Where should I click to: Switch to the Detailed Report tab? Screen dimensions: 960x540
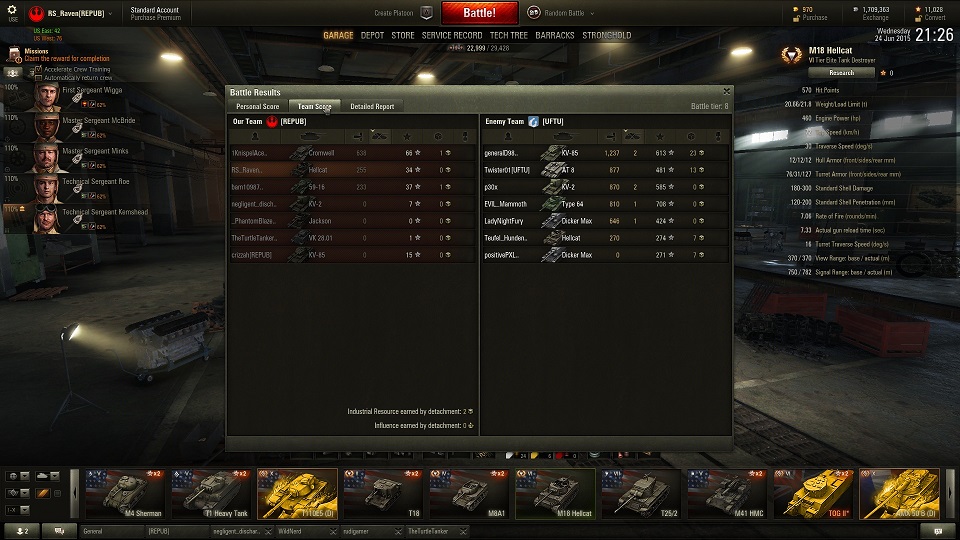click(x=372, y=106)
